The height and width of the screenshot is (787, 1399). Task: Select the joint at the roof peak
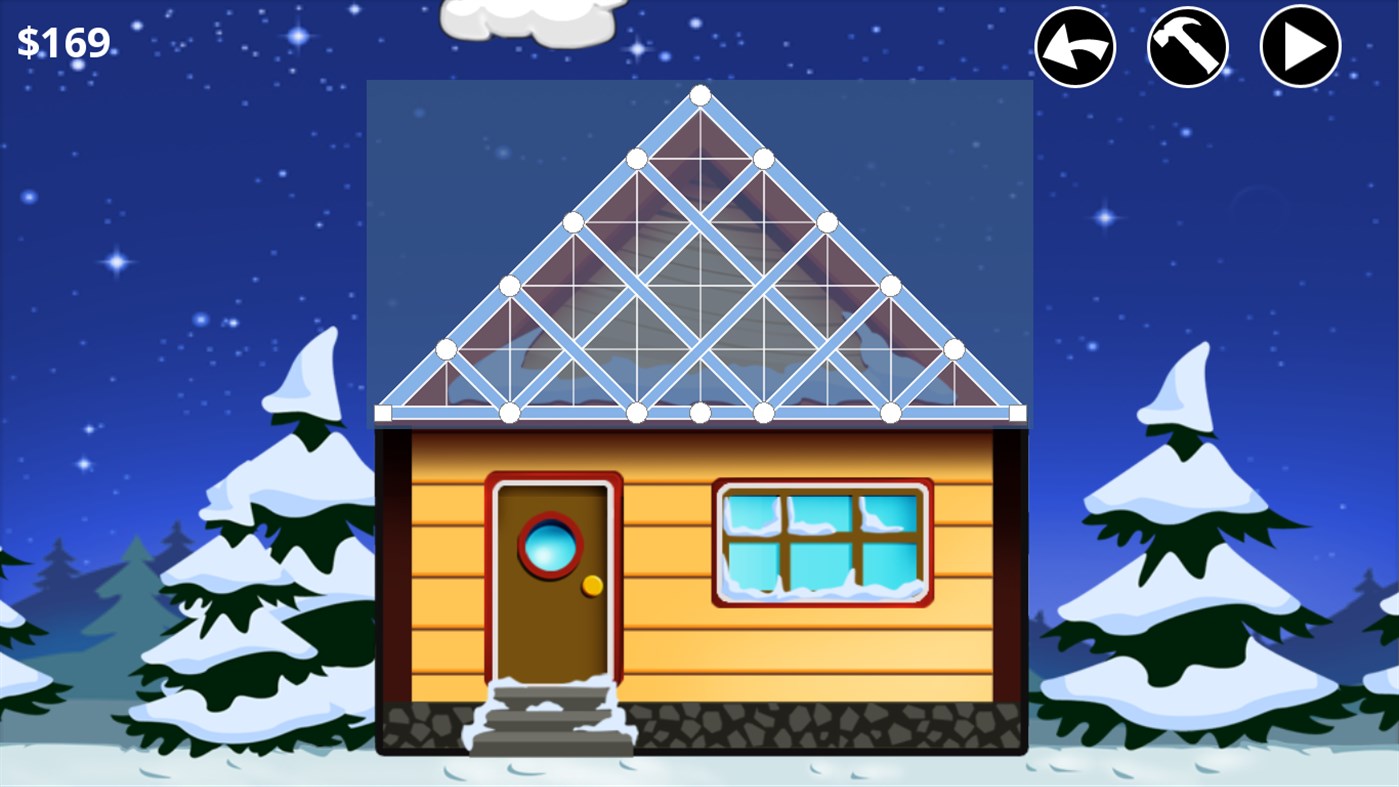pos(700,95)
